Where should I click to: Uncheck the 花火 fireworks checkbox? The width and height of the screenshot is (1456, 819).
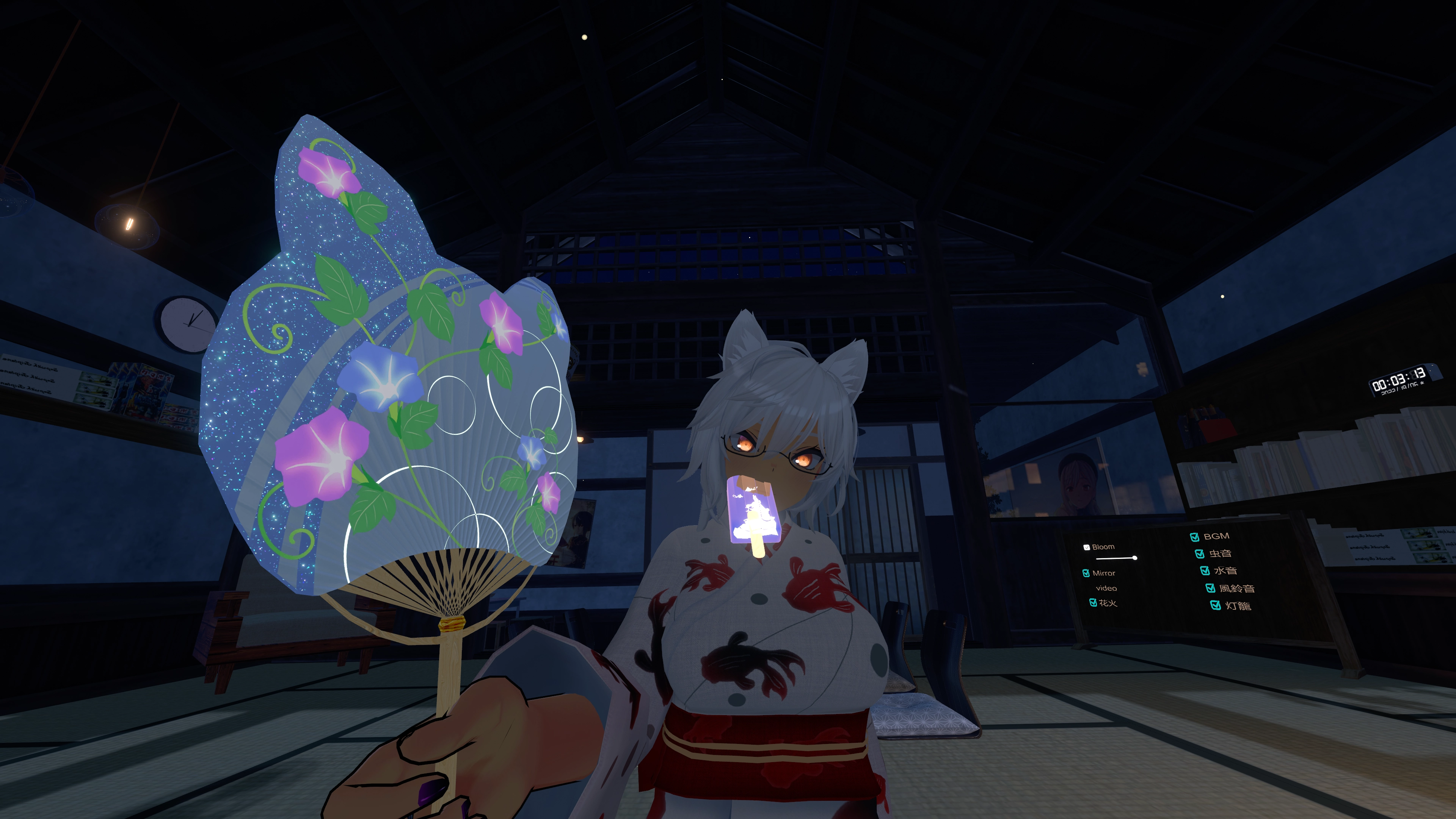[x=1093, y=603]
